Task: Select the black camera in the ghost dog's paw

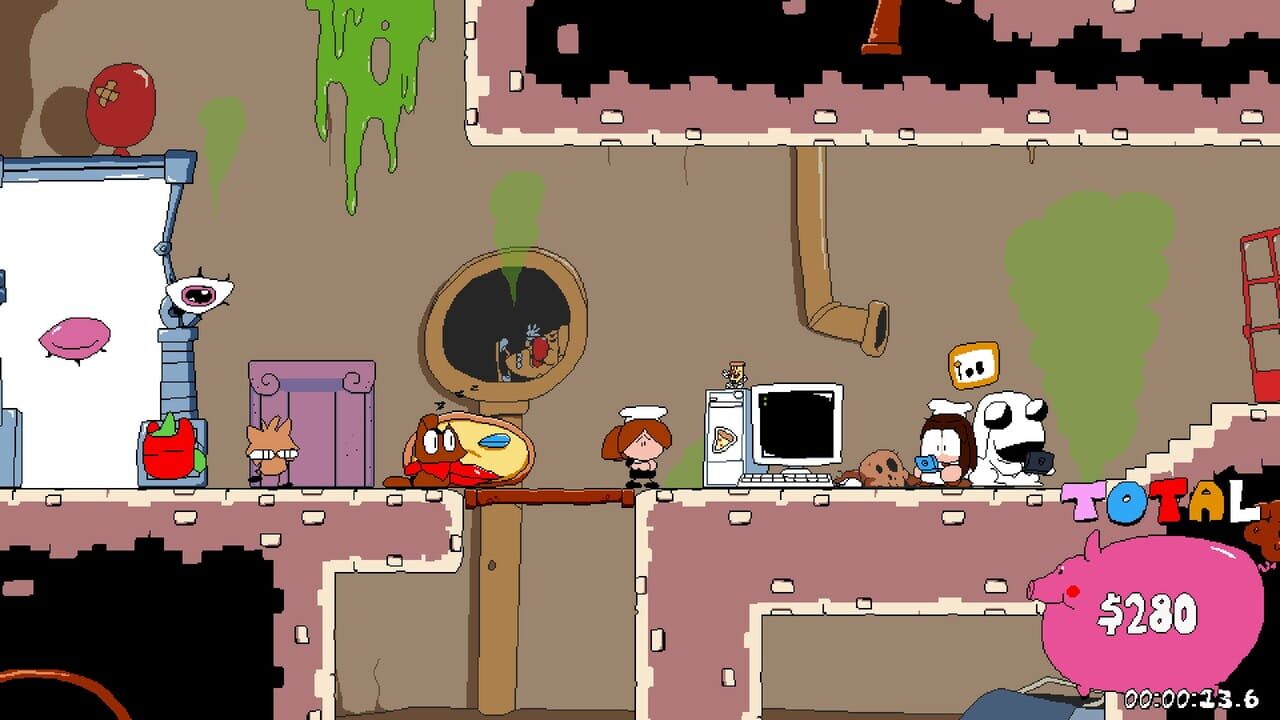Action: pos(1040,463)
